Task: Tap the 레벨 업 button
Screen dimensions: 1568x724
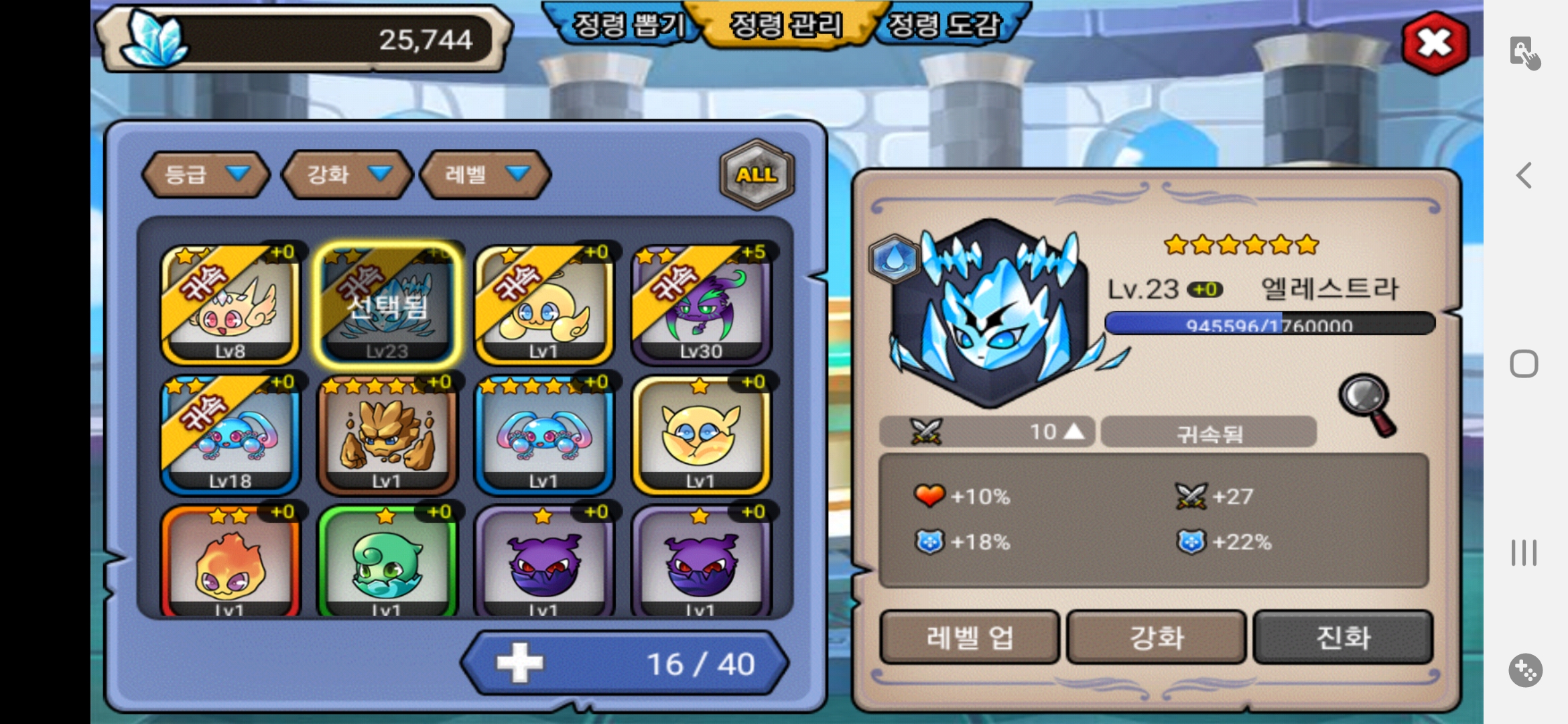Action: 970,637
